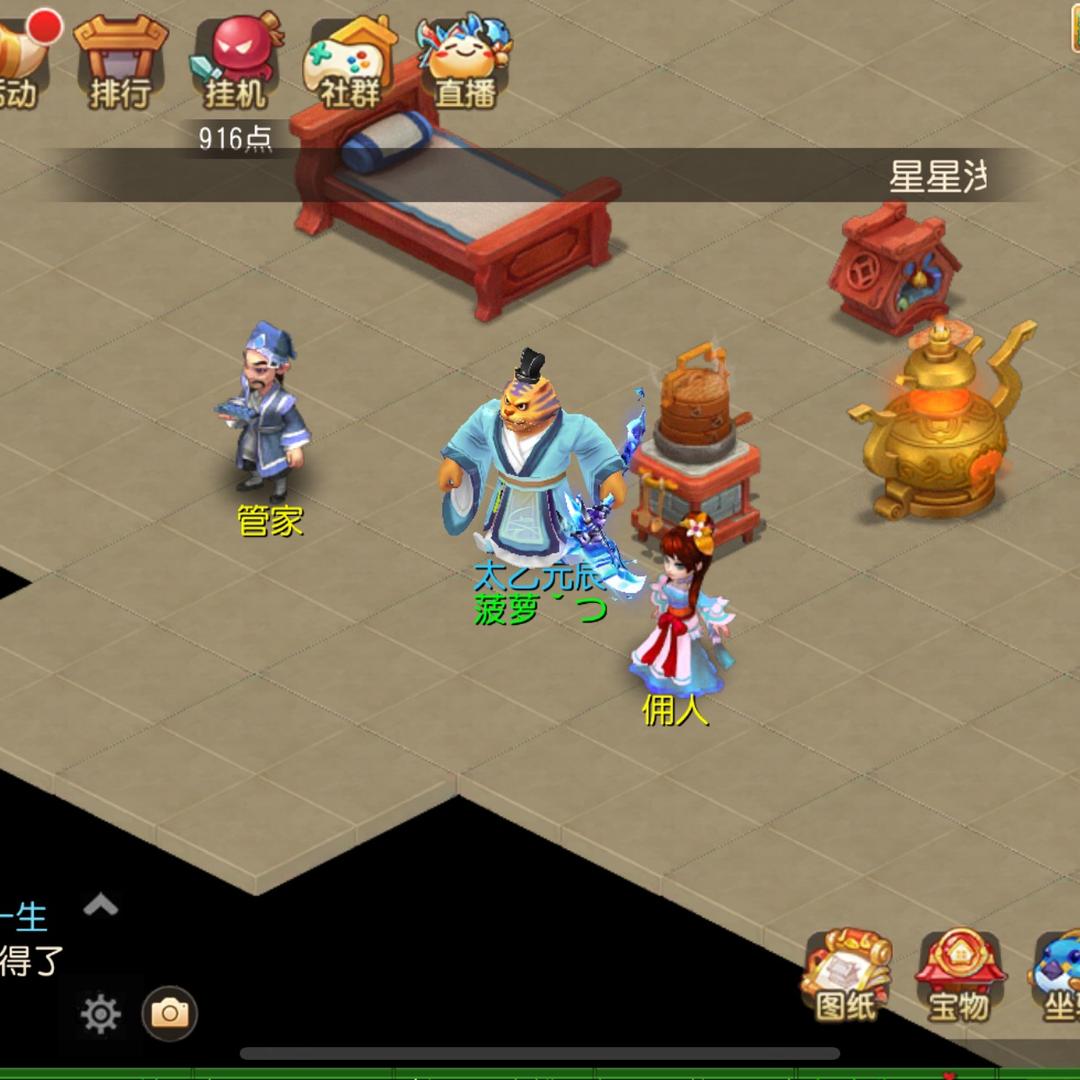Open the blue bird mount icon
Viewport: 1080px width, 1080px height.
1058,977
